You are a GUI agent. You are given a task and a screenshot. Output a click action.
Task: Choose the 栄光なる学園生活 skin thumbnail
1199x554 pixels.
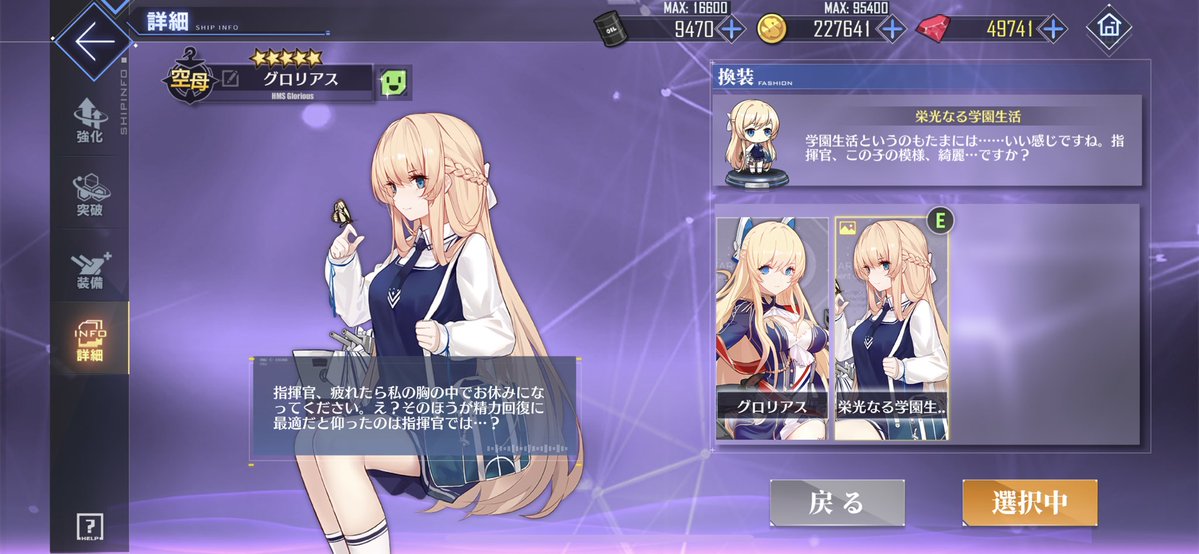point(891,328)
